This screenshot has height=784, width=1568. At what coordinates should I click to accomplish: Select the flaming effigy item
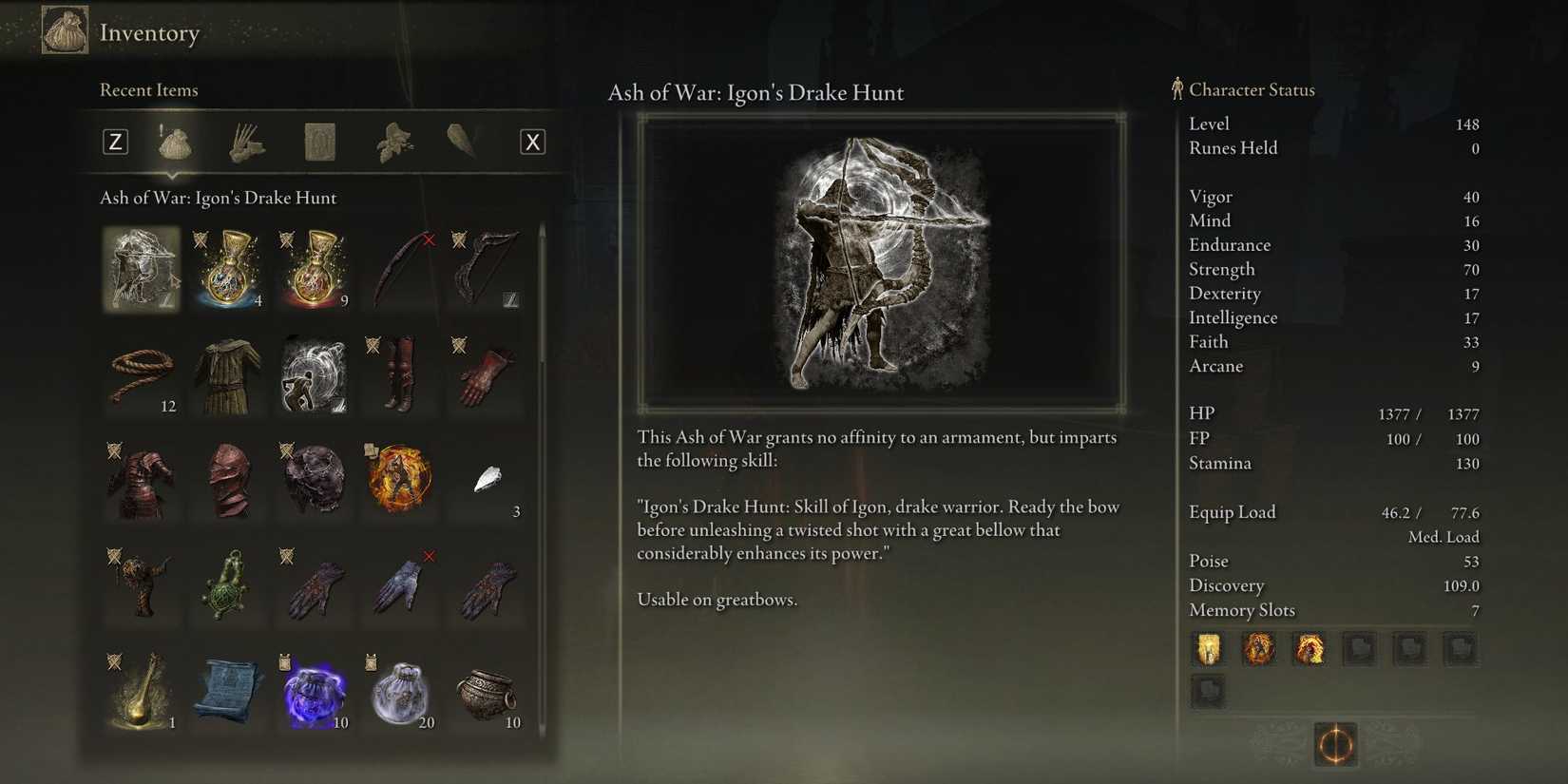[399, 480]
